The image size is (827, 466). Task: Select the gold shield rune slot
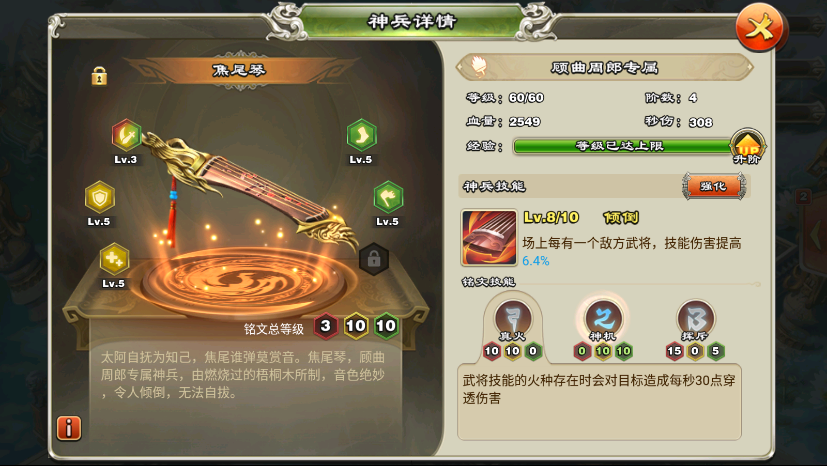(x=99, y=195)
